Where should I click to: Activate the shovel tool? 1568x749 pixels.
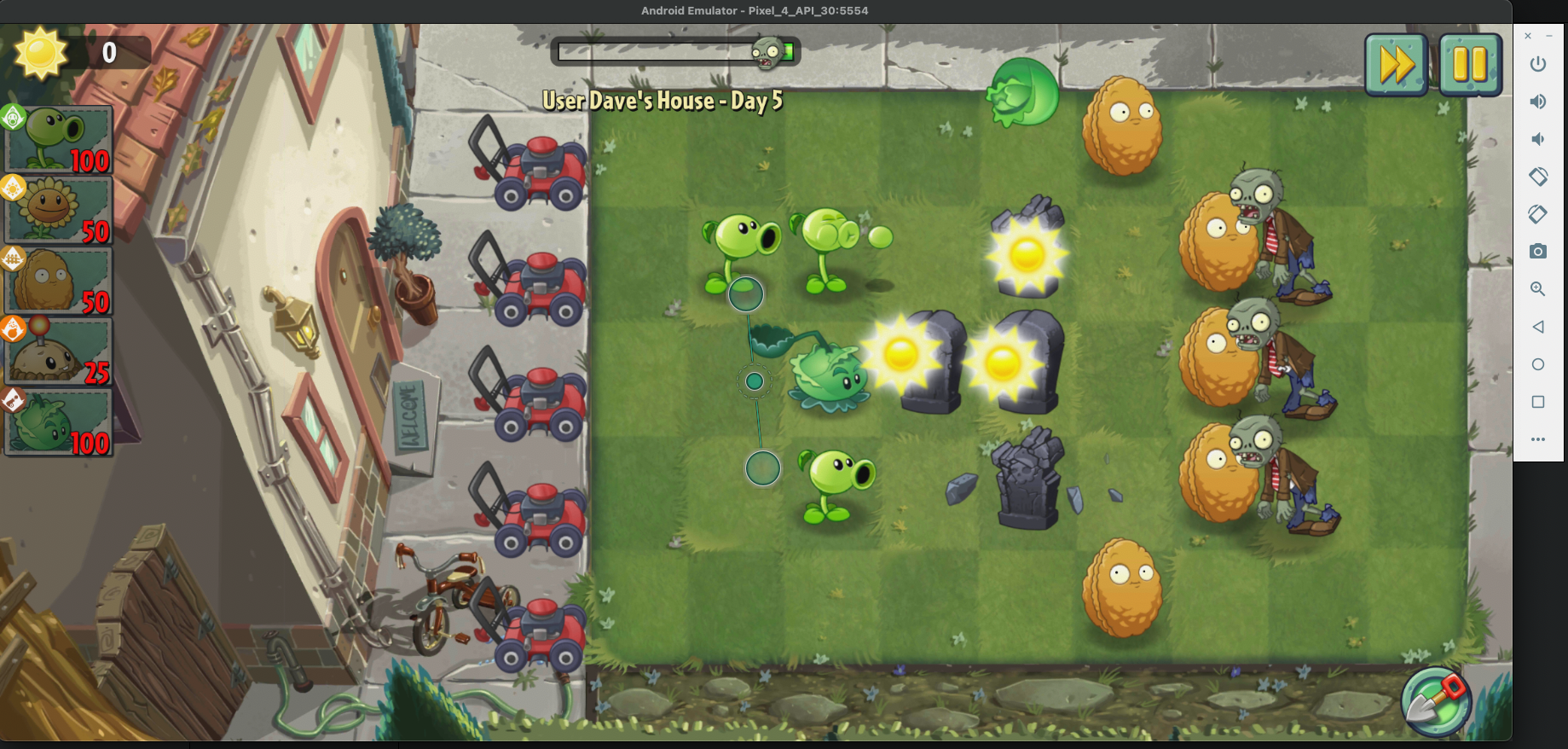[1437, 701]
